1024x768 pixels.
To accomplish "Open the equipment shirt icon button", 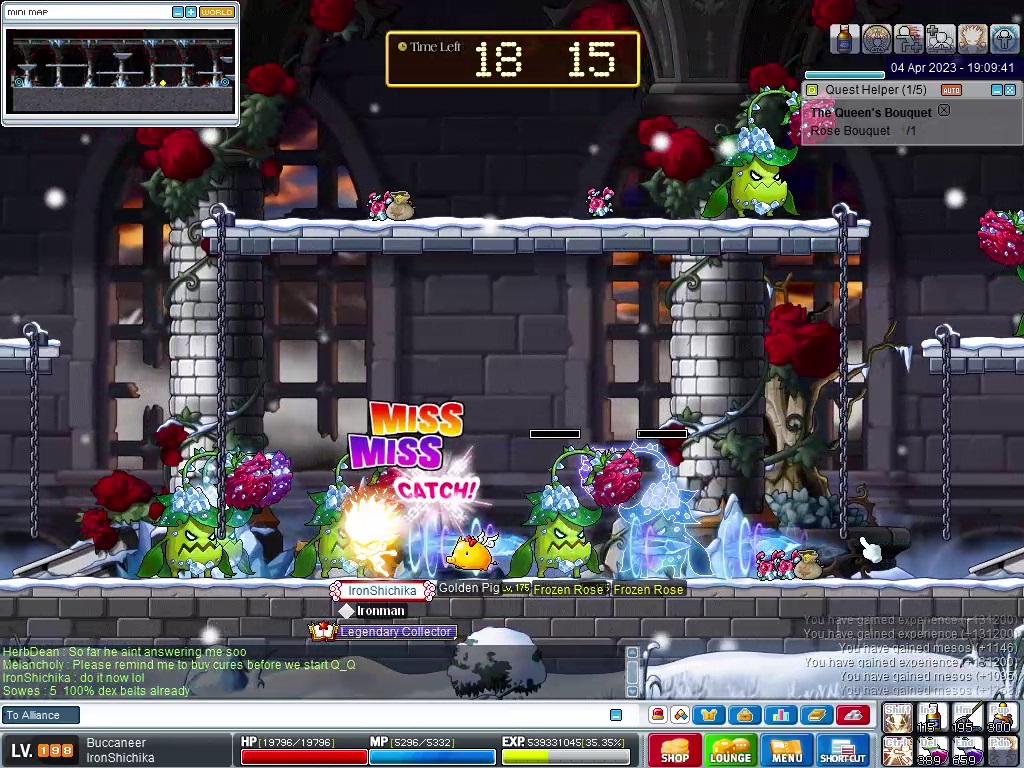I will click(x=709, y=715).
